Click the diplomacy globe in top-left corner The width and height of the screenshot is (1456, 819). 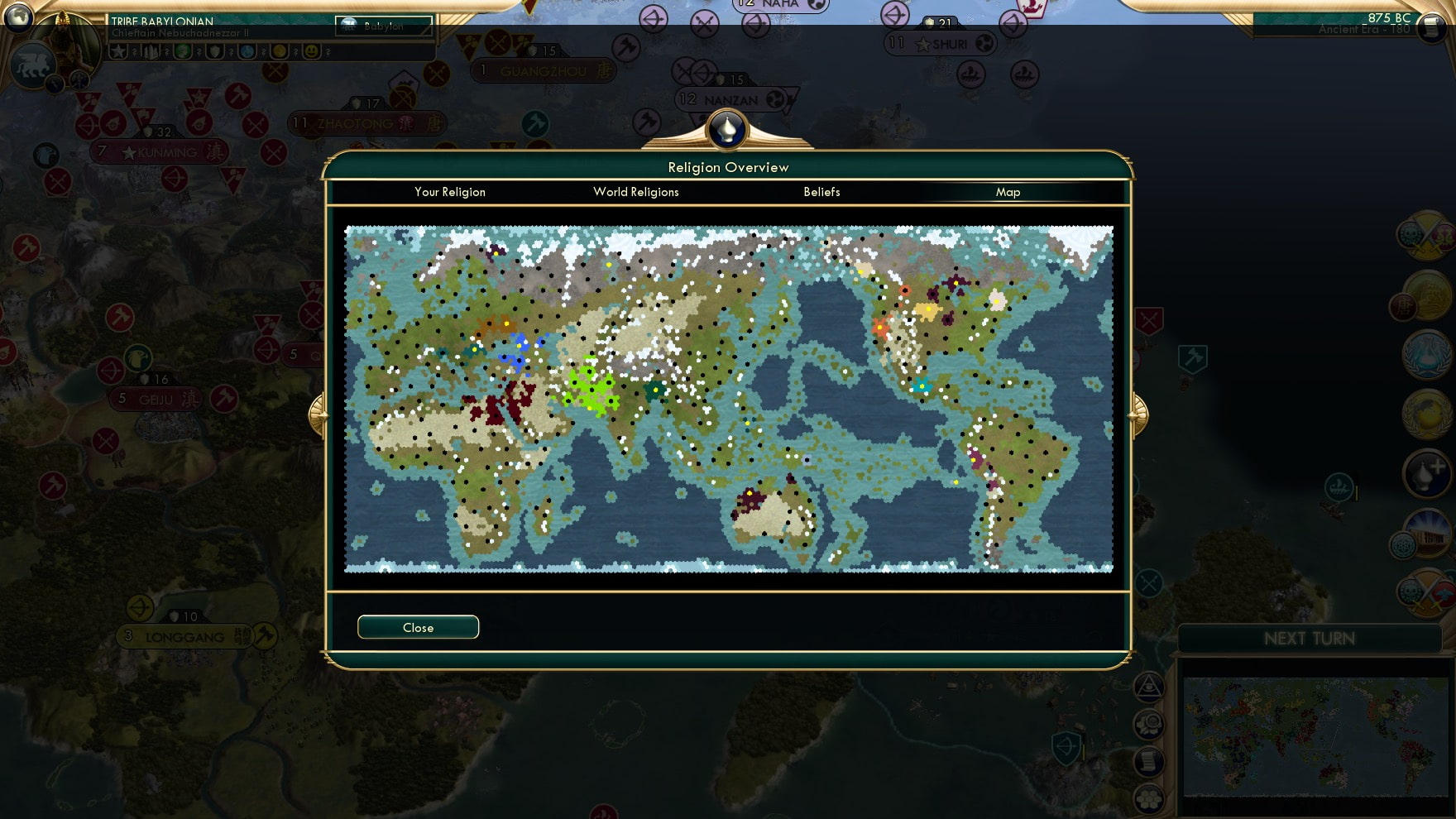pyautogui.click(x=18, y=18)
